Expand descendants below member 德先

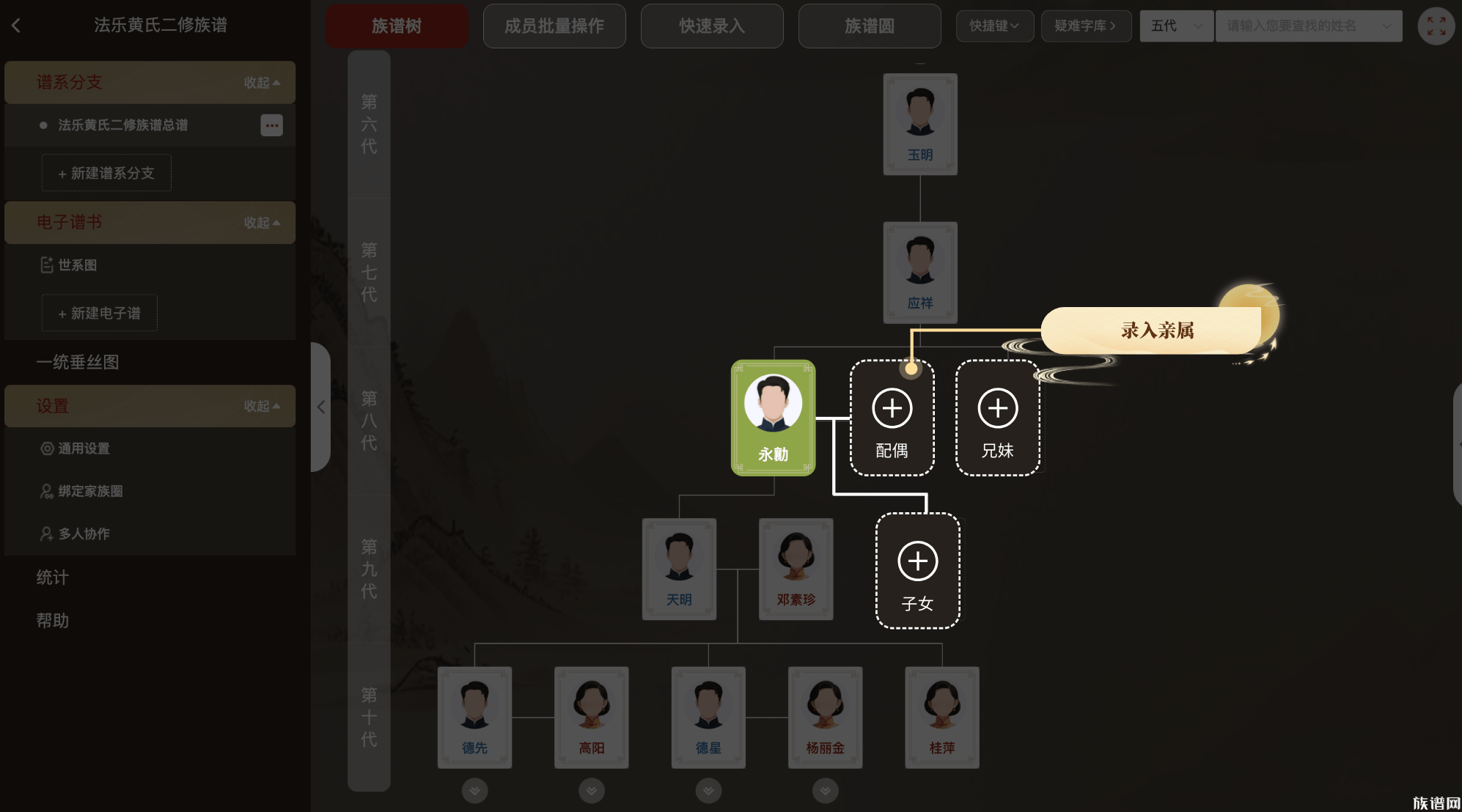474,791
